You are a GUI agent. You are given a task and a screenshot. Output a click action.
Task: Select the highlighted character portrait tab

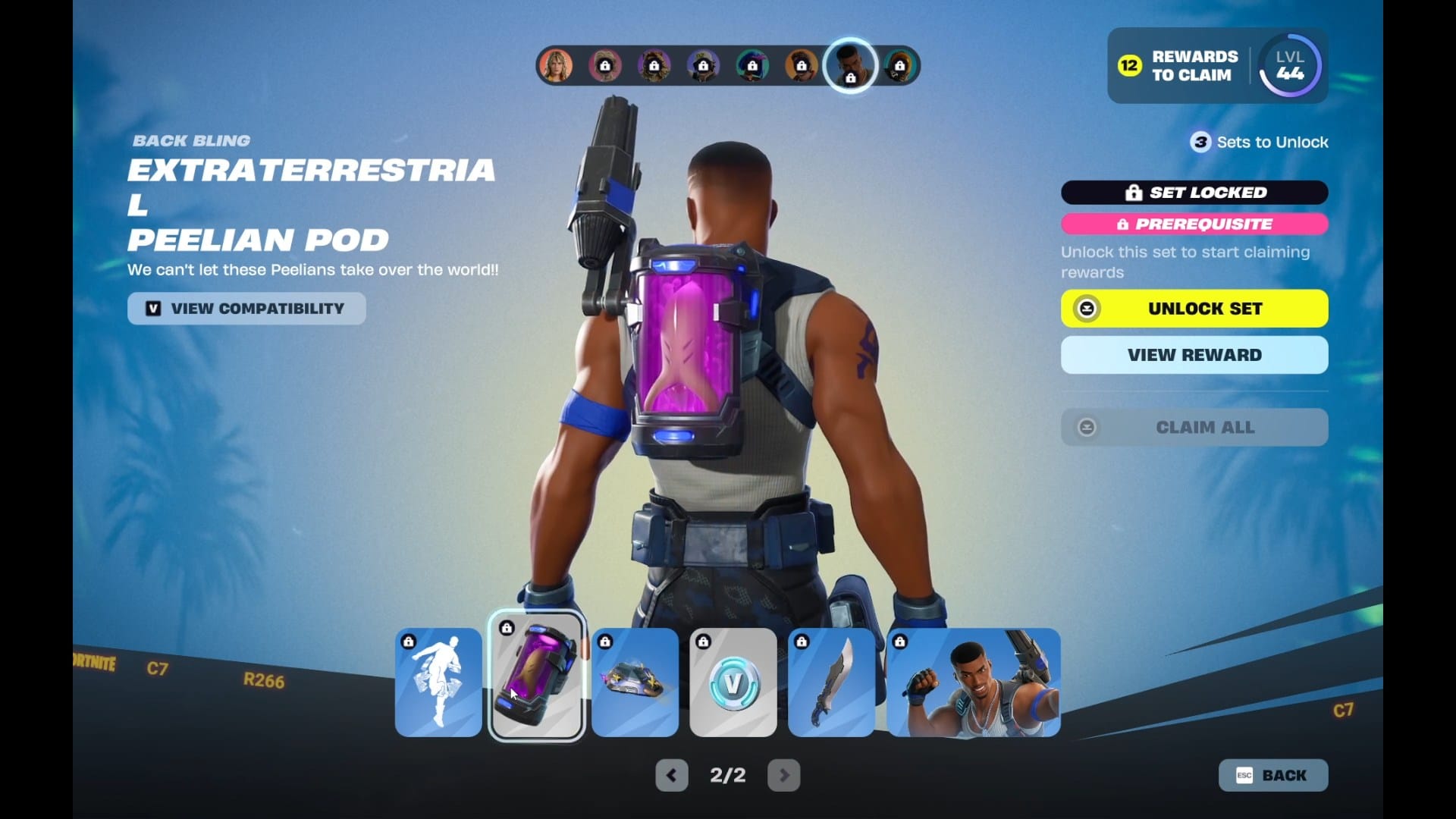850,66
